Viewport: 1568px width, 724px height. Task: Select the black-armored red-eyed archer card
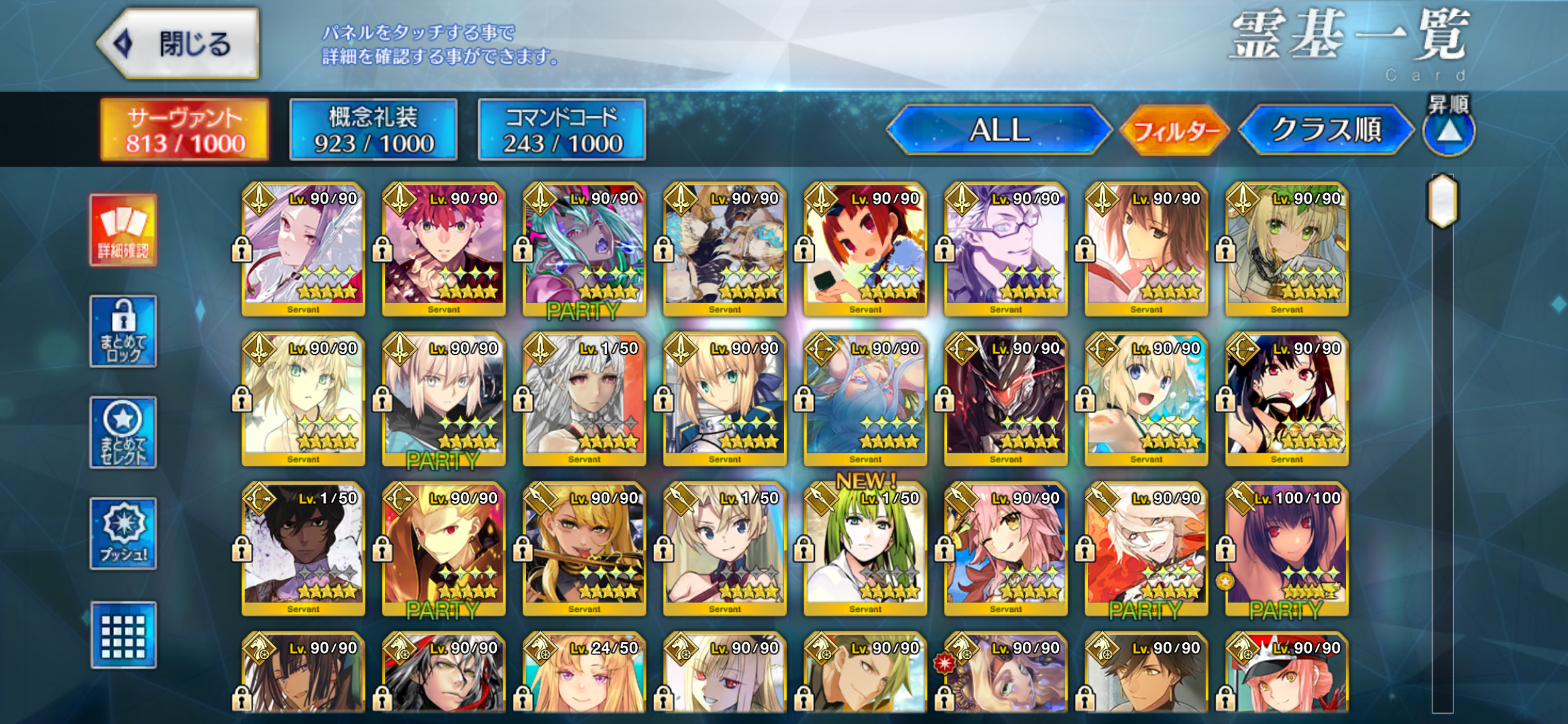(1005, 399)
